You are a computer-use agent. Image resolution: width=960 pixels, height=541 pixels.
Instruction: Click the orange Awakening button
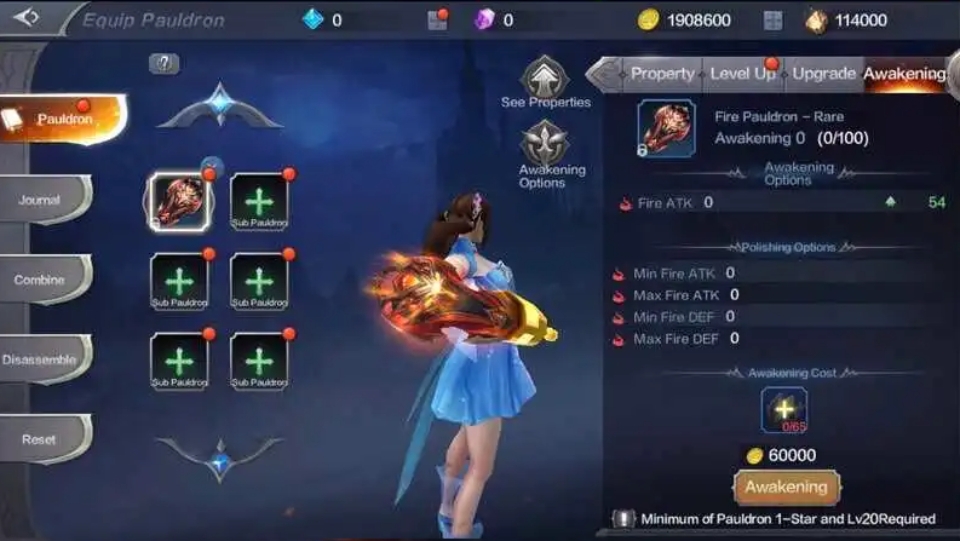point(786,487)
